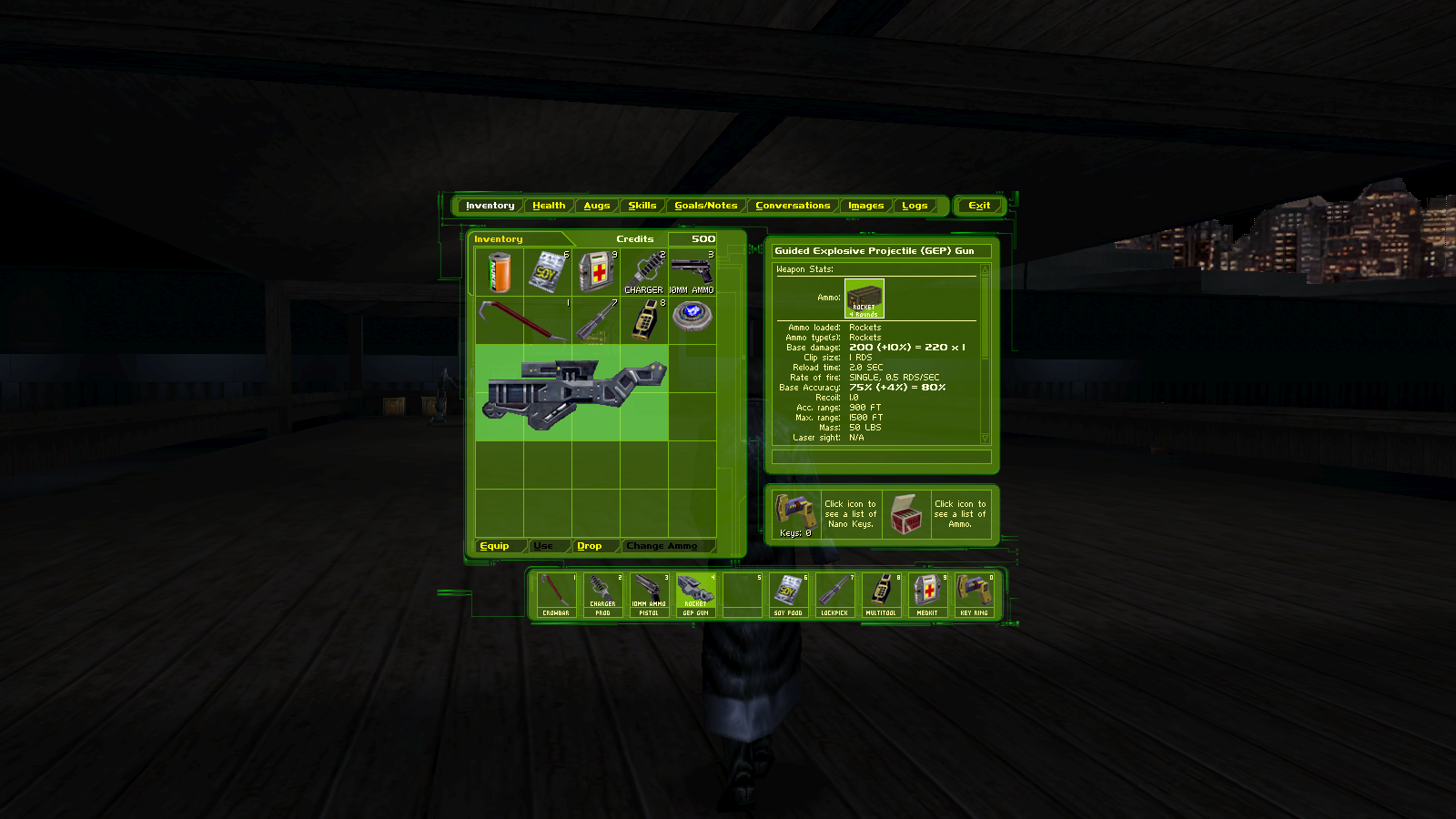This screenshot has width=1456, height=819.
Task: Open the ammo list via ammo box icon
Action: coord(905,514)
